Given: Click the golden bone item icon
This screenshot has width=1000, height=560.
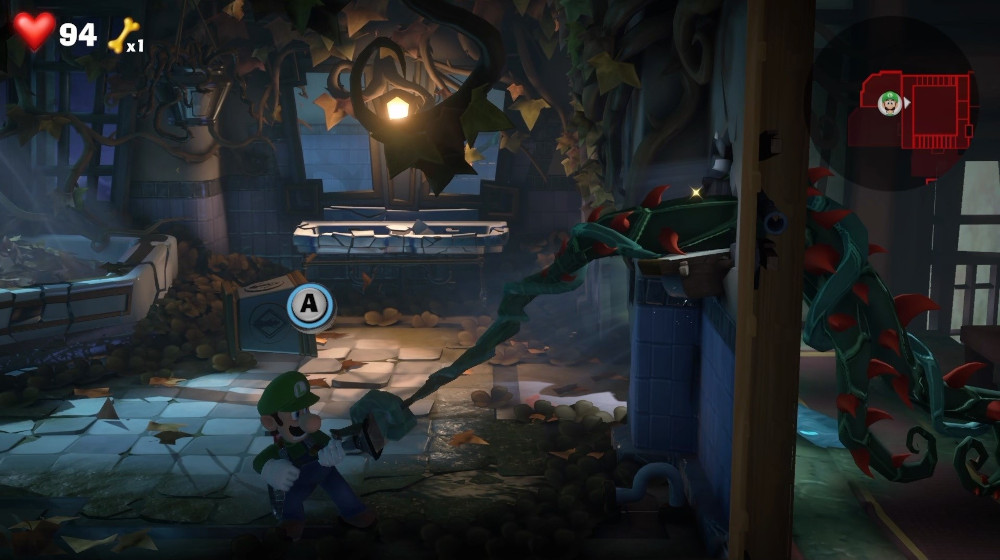Looking at the screenshot, I should click(122, 37).
